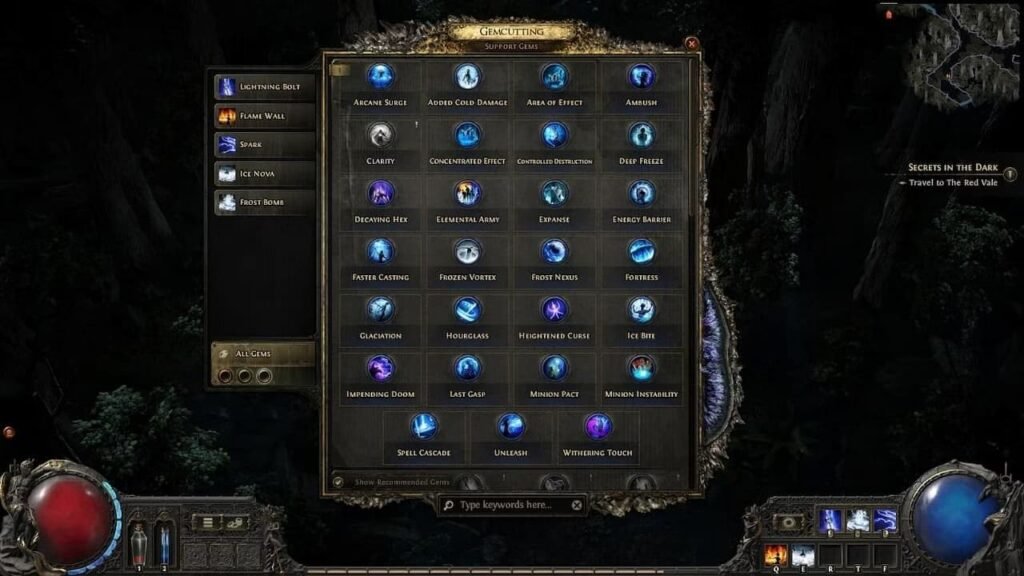
Task: Toggle Show Recommended Gems checkbox
Action: 338,482
